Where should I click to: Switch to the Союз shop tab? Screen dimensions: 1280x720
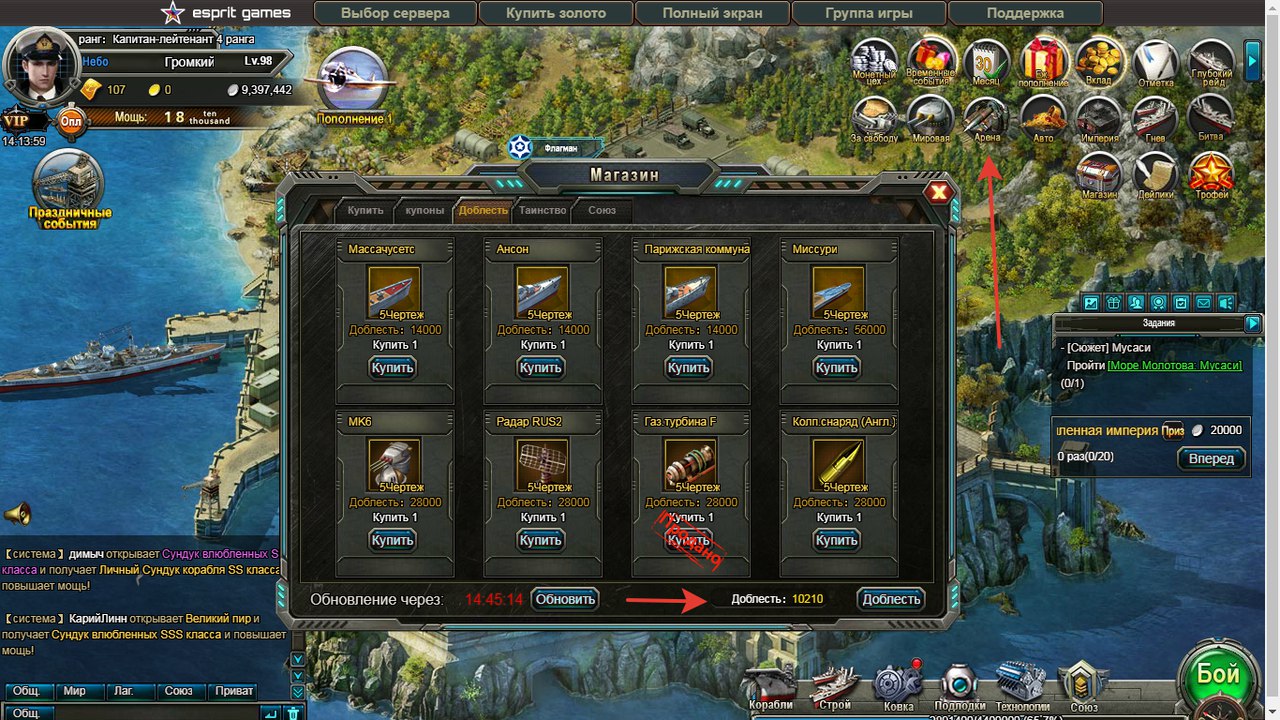coord(602,210)
